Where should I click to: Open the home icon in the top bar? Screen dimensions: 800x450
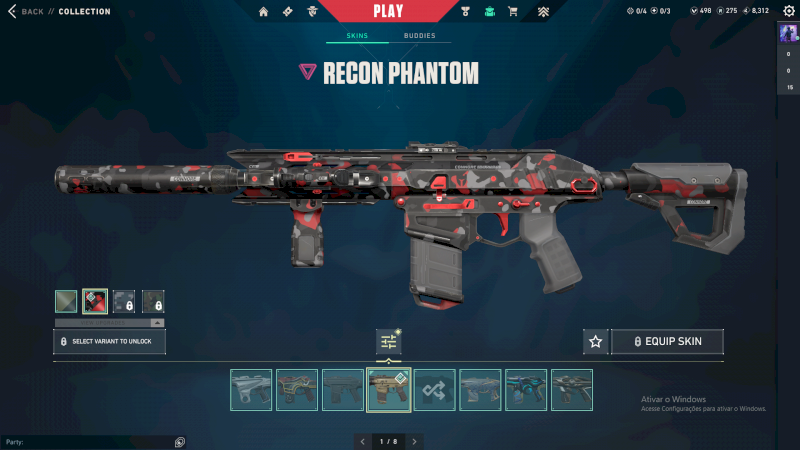(x=264, y=12)
